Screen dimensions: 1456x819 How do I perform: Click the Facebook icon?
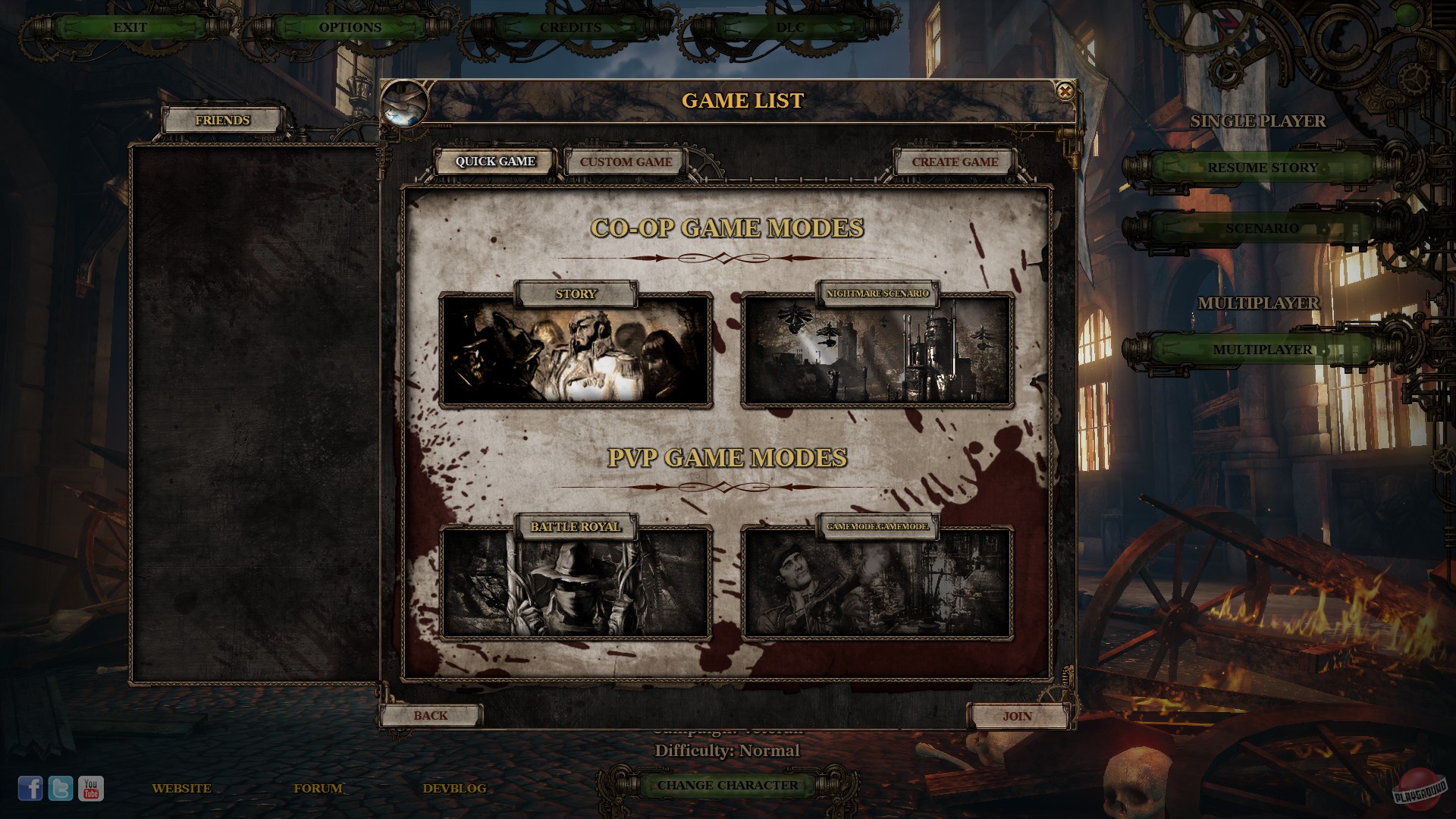pyautogui.click(x=31, y=787)
